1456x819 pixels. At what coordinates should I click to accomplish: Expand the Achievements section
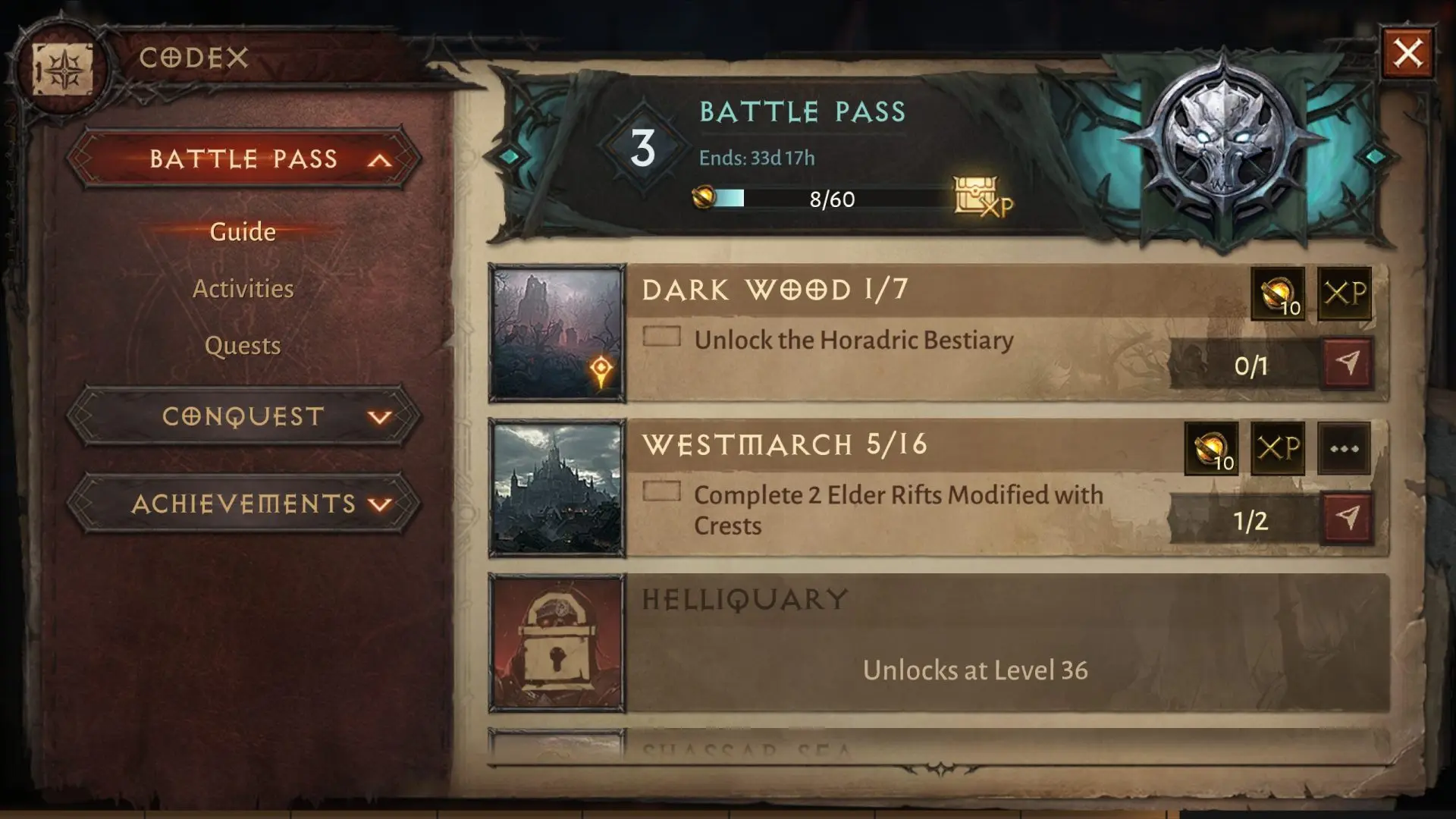pos(243,503)
